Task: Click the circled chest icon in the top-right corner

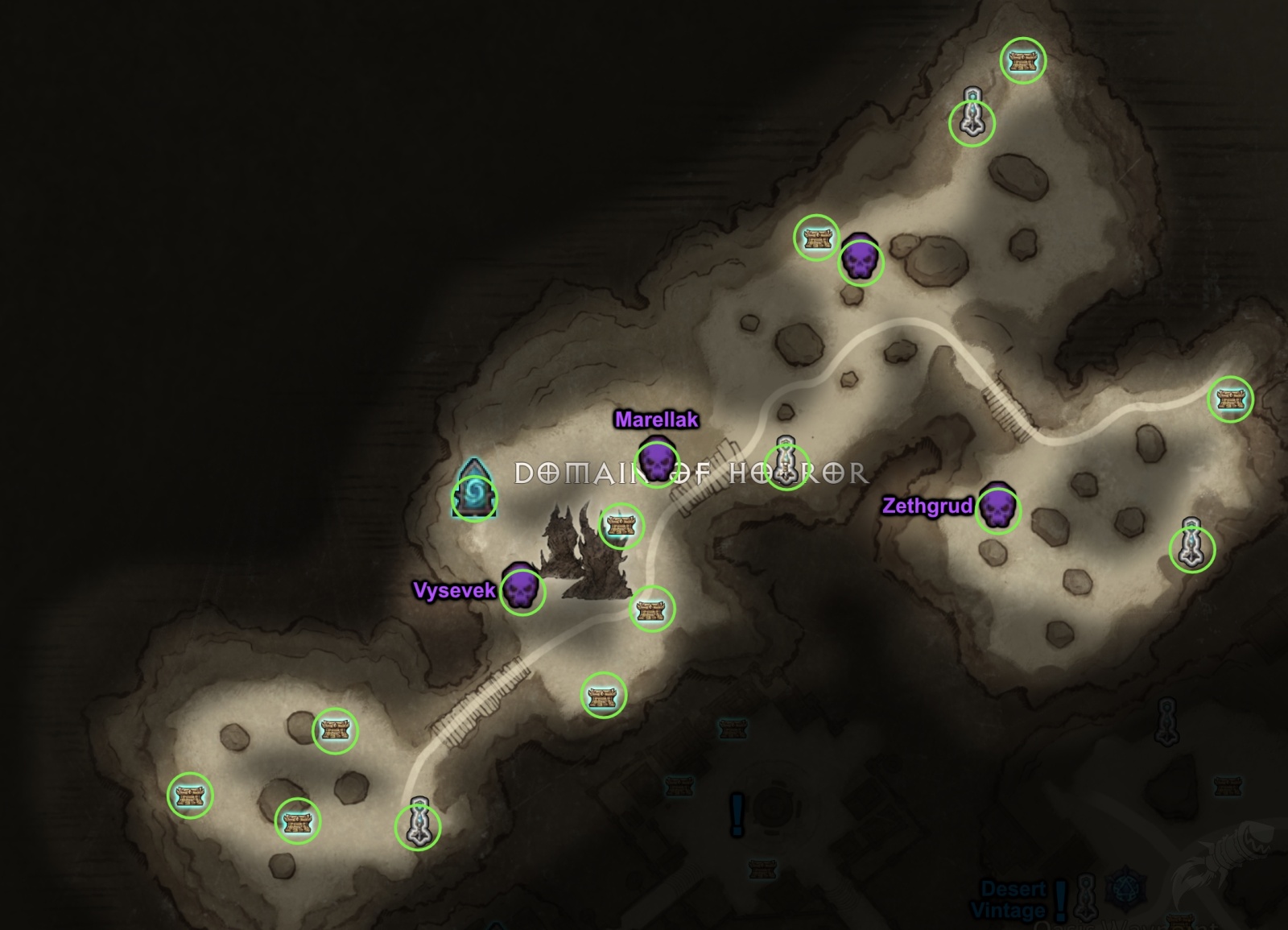Action: 1023,58
